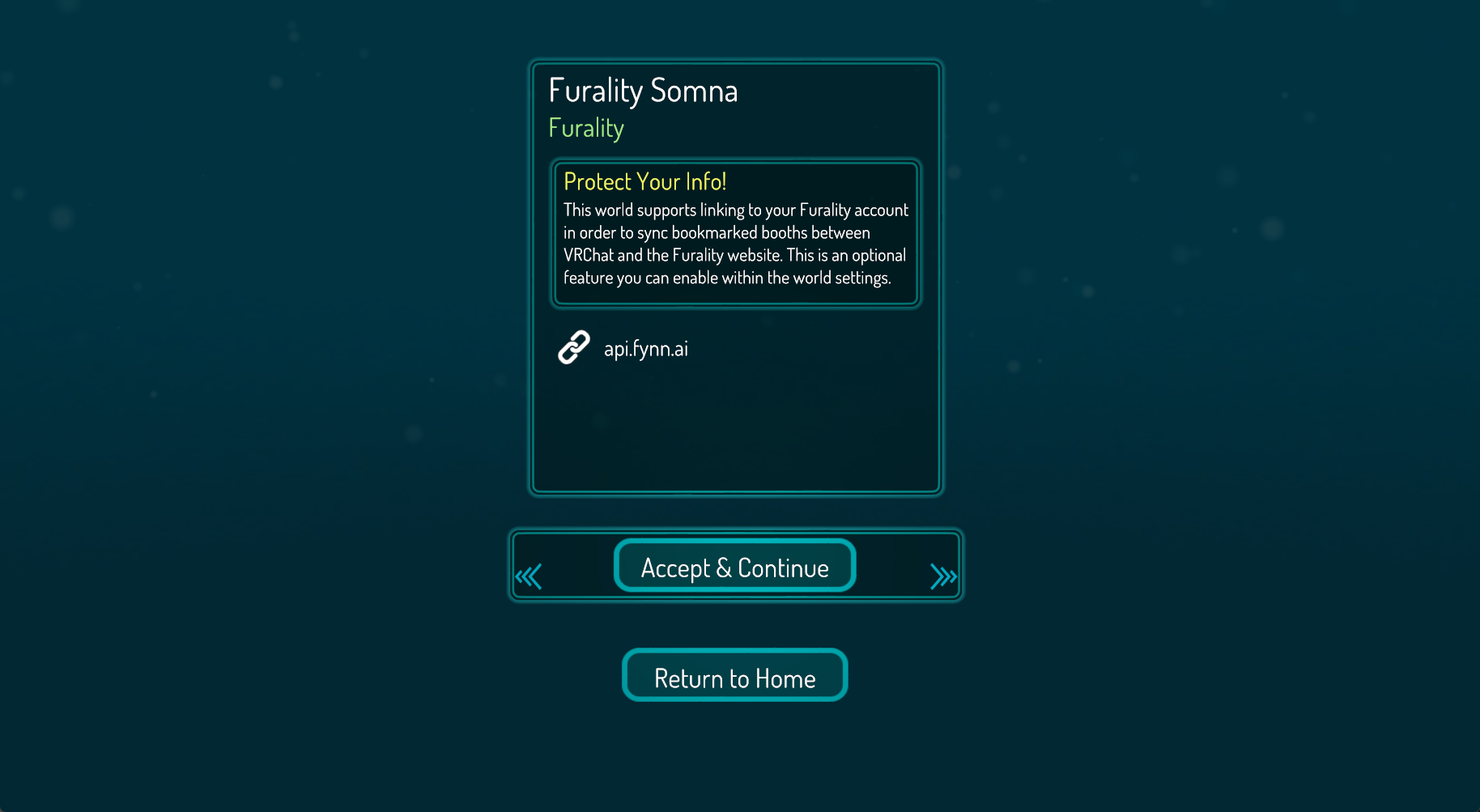Open the api.fynn.ai link
1480x812 pixels.
pos(646,347)
